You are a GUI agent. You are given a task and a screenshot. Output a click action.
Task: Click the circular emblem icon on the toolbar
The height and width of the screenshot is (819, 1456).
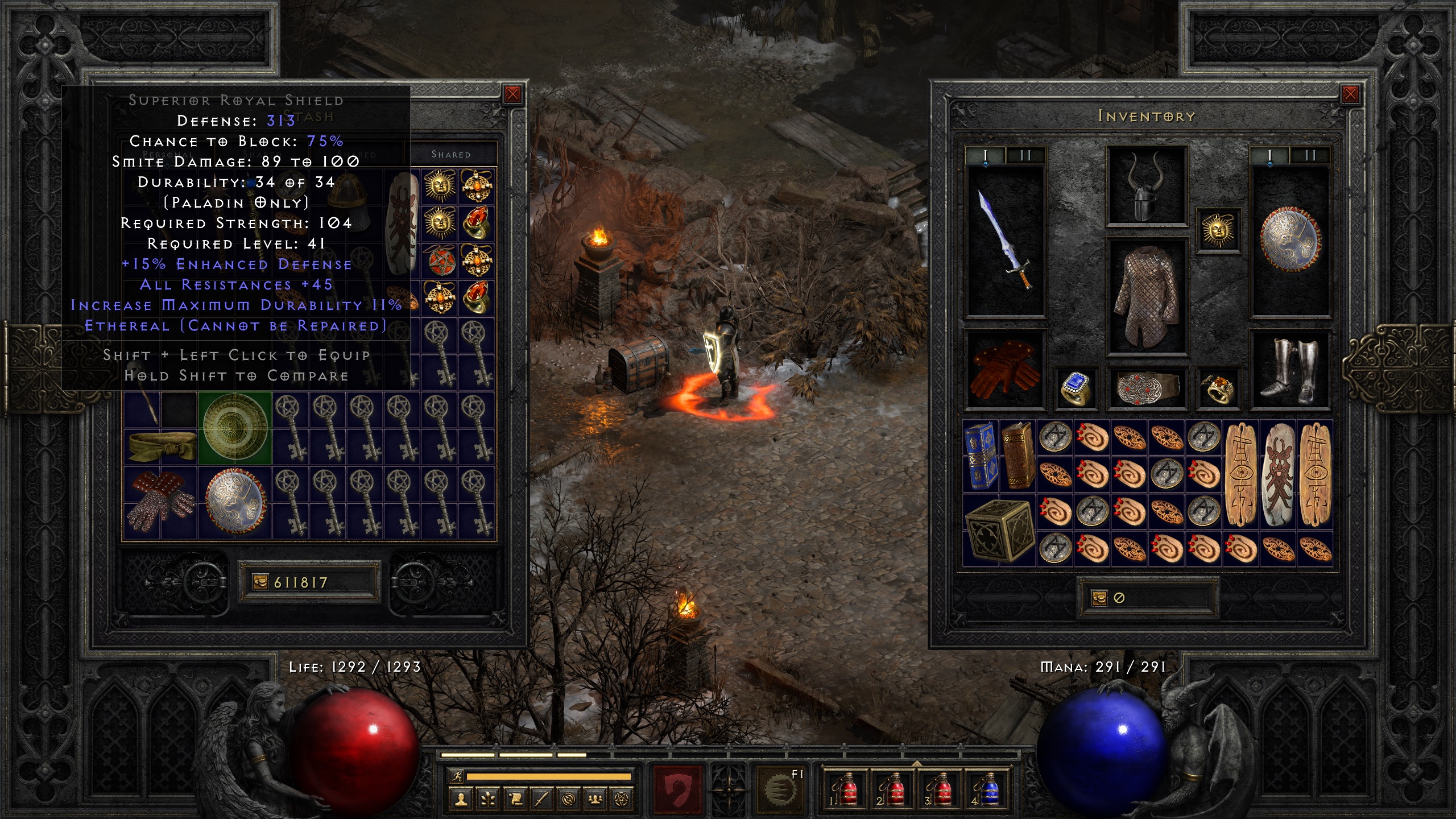(569, 800)
